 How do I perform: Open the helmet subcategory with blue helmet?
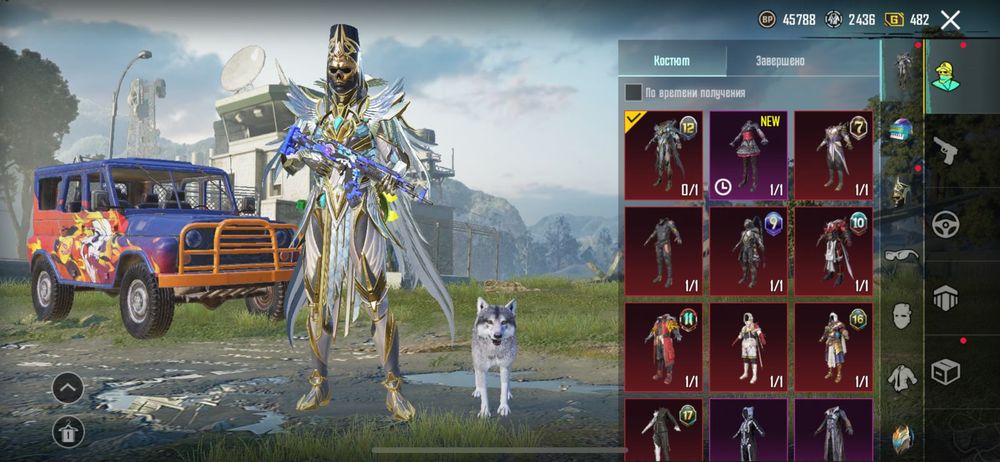pos(902,130)
